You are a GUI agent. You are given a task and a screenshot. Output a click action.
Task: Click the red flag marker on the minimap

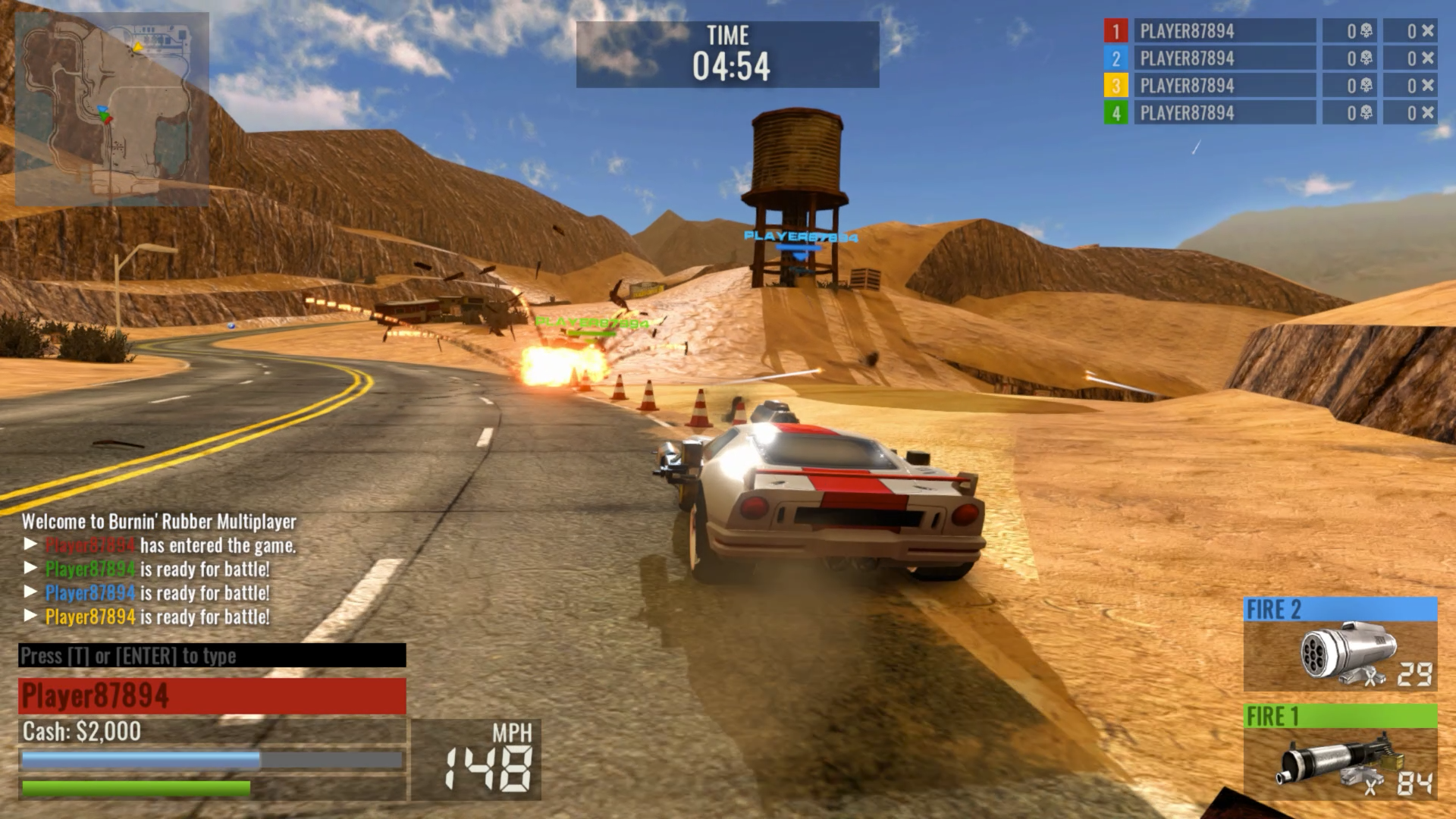tap(108, 120)
